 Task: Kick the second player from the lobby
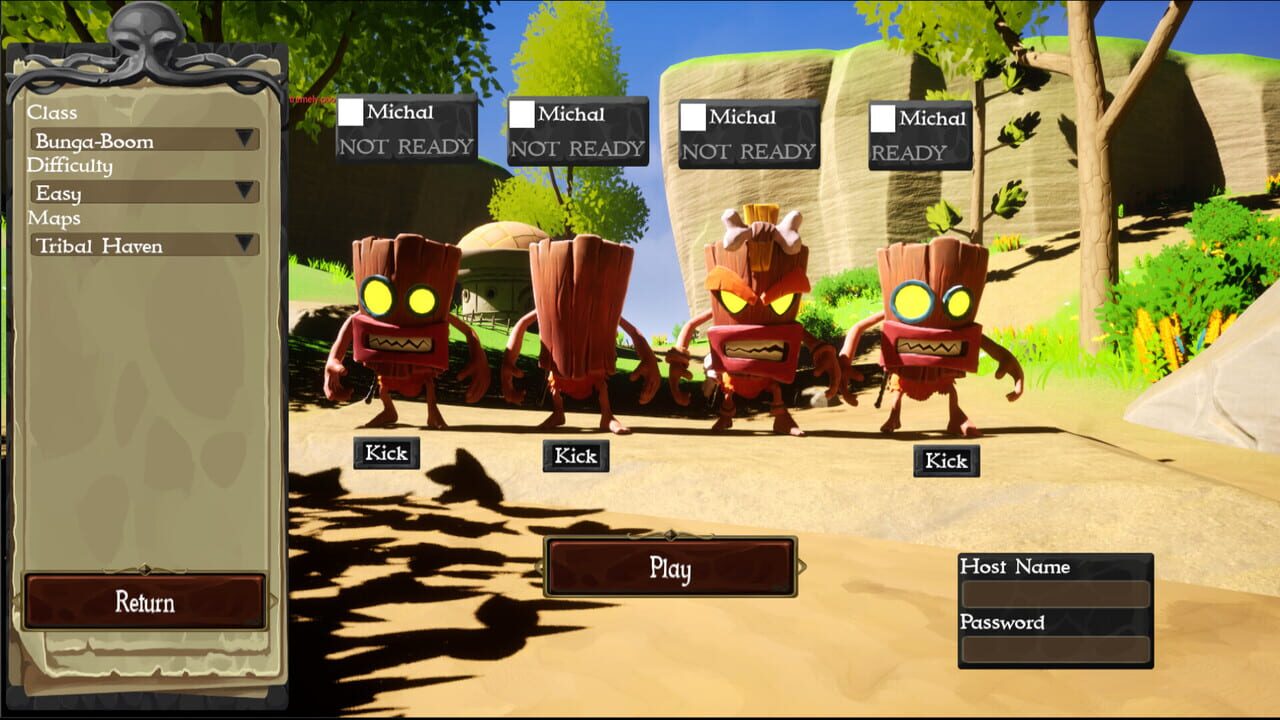click(574, 456)
